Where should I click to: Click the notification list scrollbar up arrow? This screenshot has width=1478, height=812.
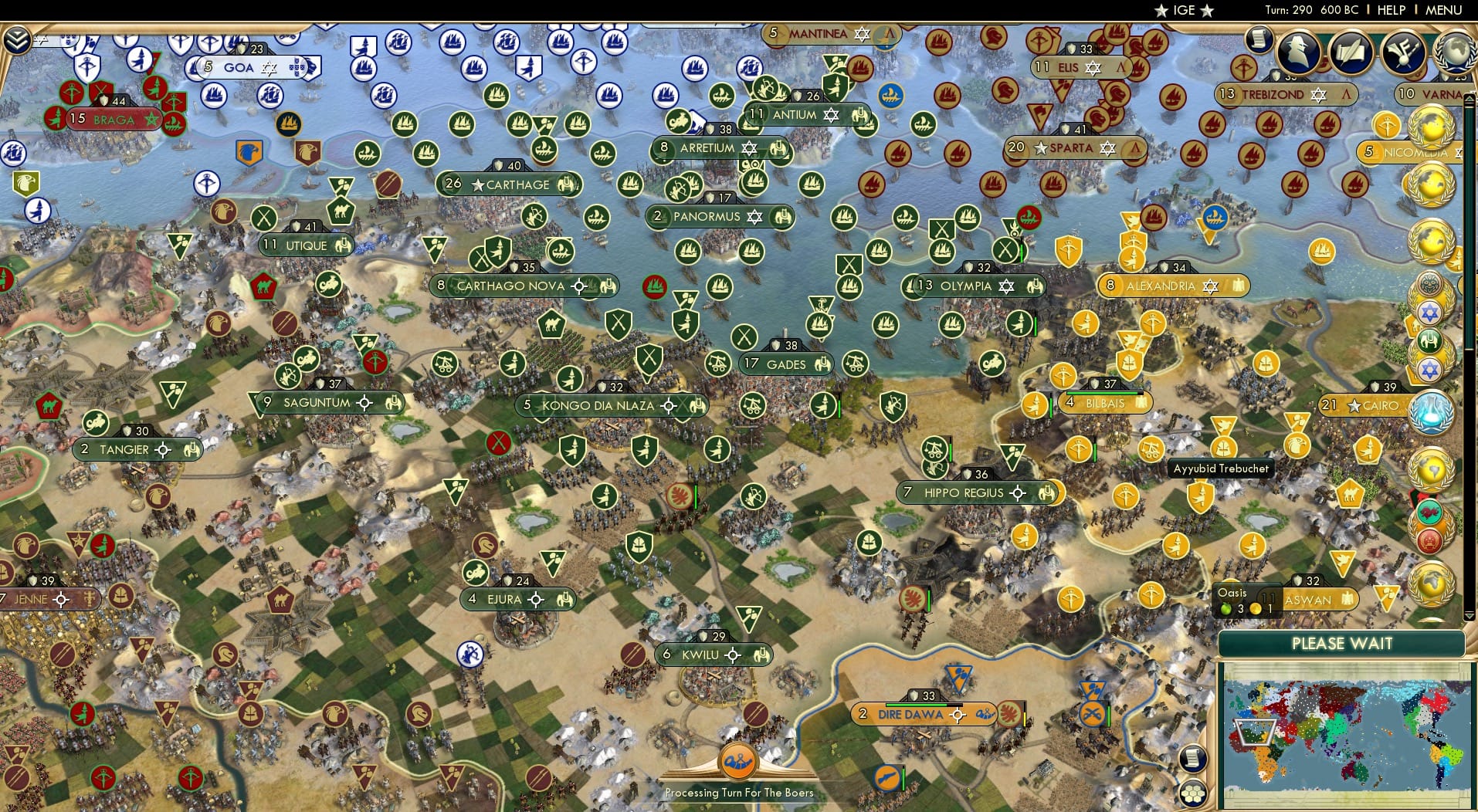pyautogui.click(x=1469, y=99)
